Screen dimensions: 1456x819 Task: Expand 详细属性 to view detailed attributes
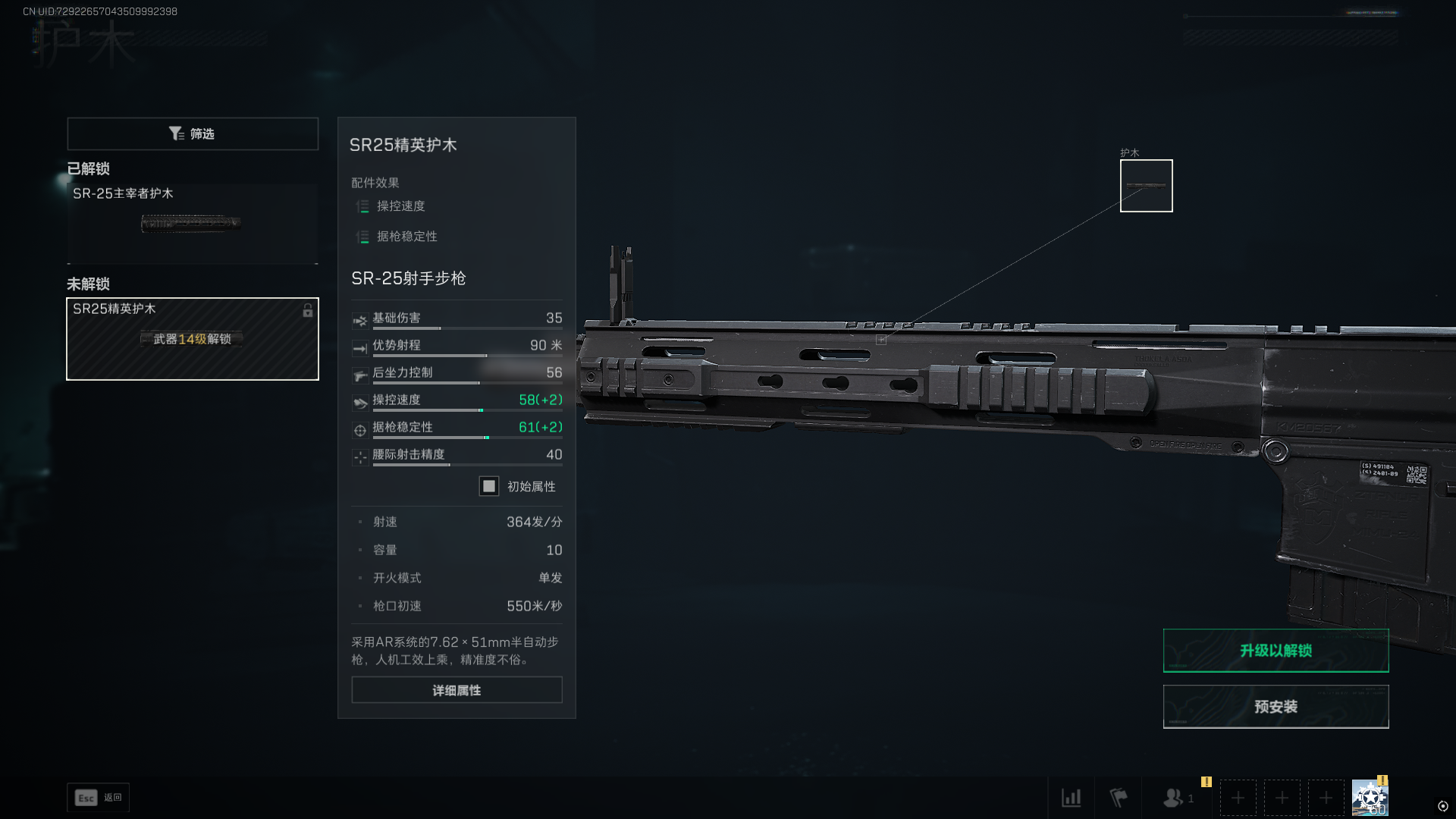click(x=456, y=690)
